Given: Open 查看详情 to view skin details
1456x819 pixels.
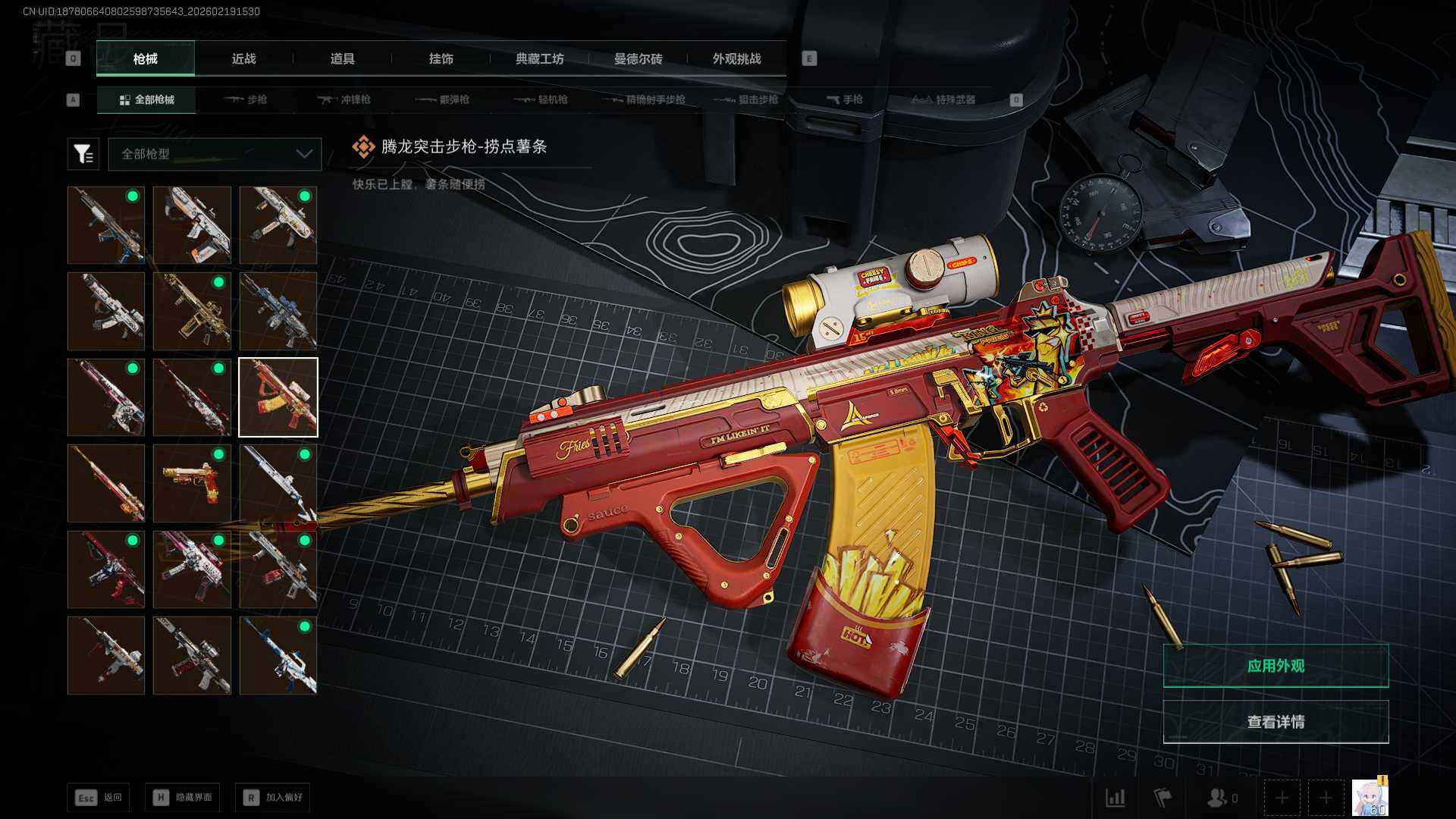Looking at the screenshot, I should point(1276,722).
